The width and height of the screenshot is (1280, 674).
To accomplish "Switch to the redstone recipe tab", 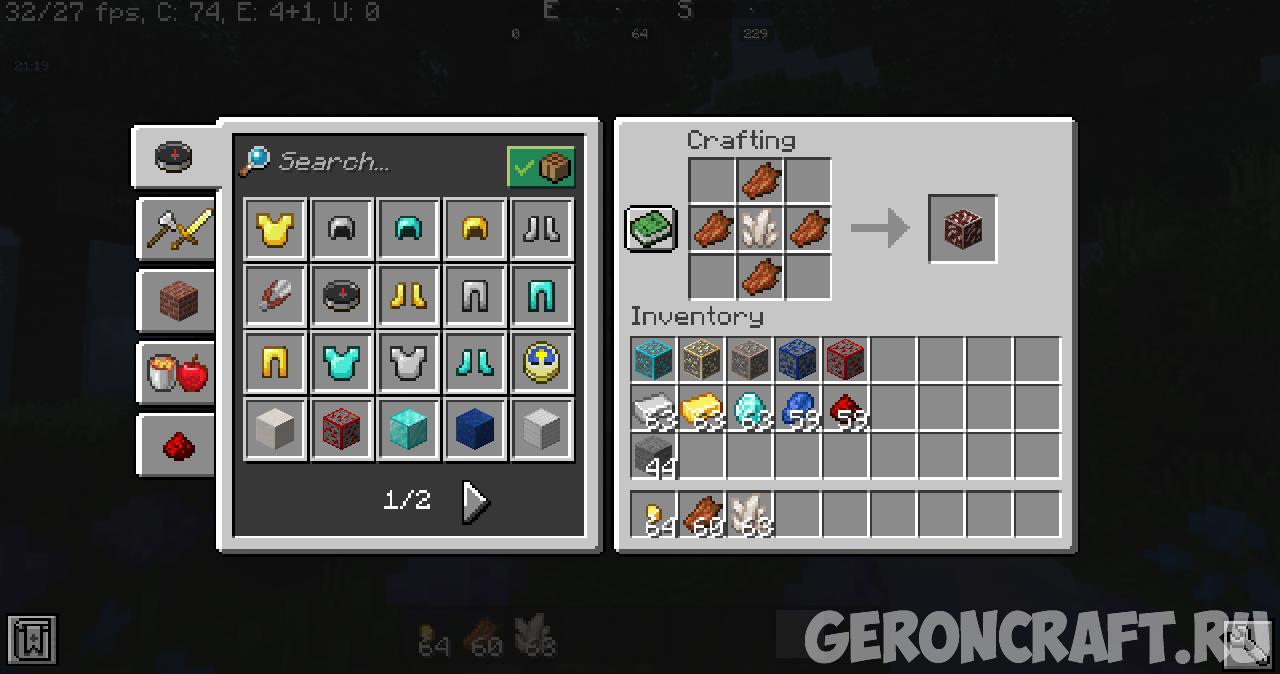I will pos(178,445).
